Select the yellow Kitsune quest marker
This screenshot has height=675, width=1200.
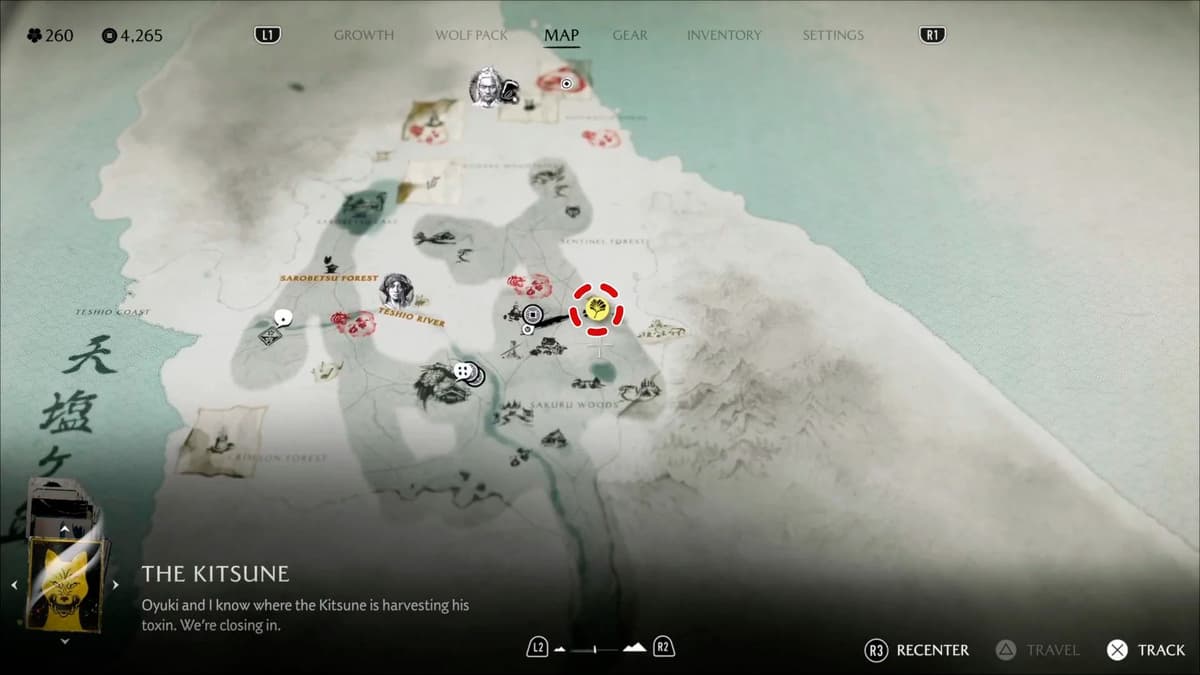tap(596, 308)
